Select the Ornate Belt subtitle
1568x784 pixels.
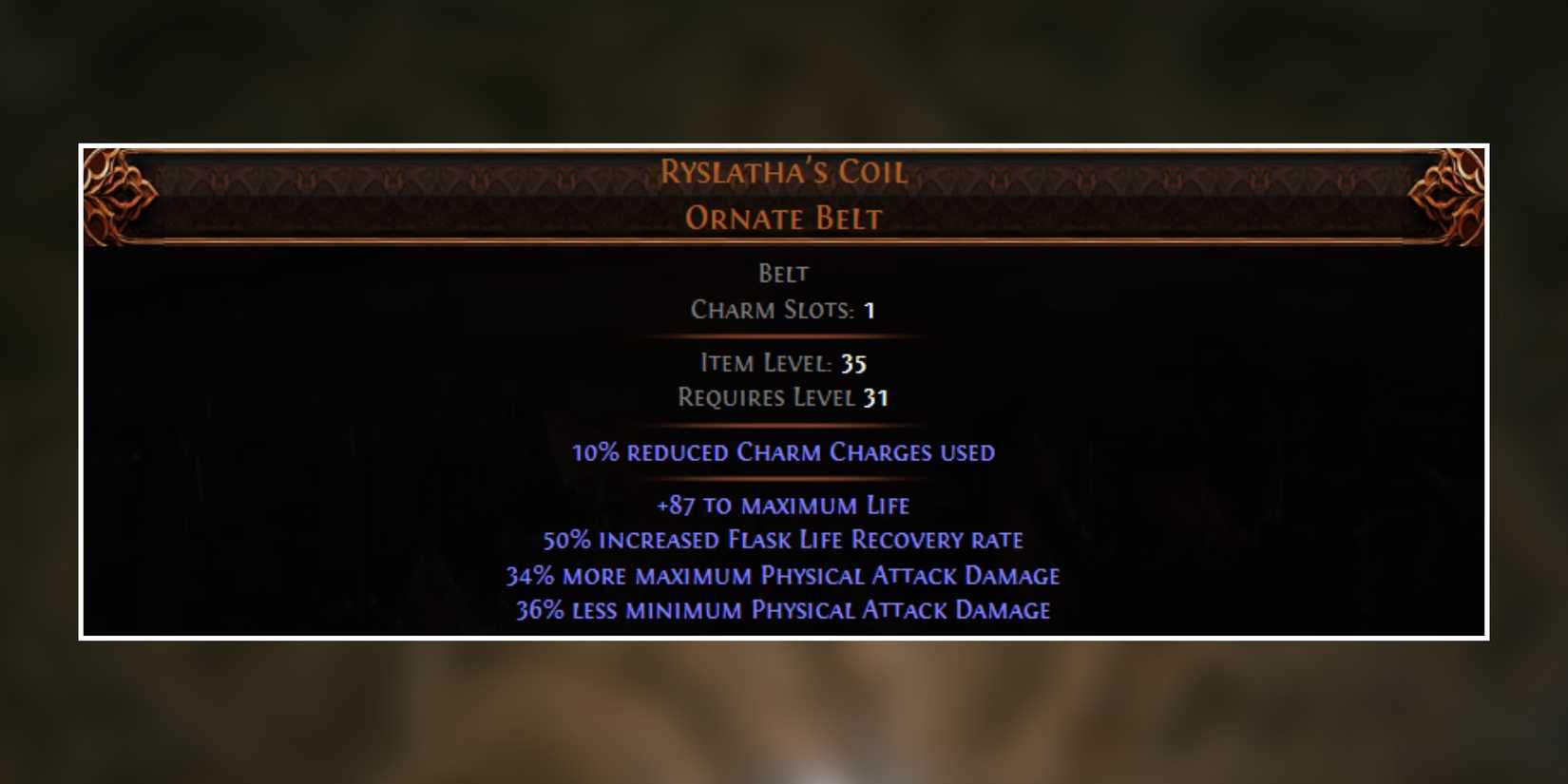click(x=782, y=219)
